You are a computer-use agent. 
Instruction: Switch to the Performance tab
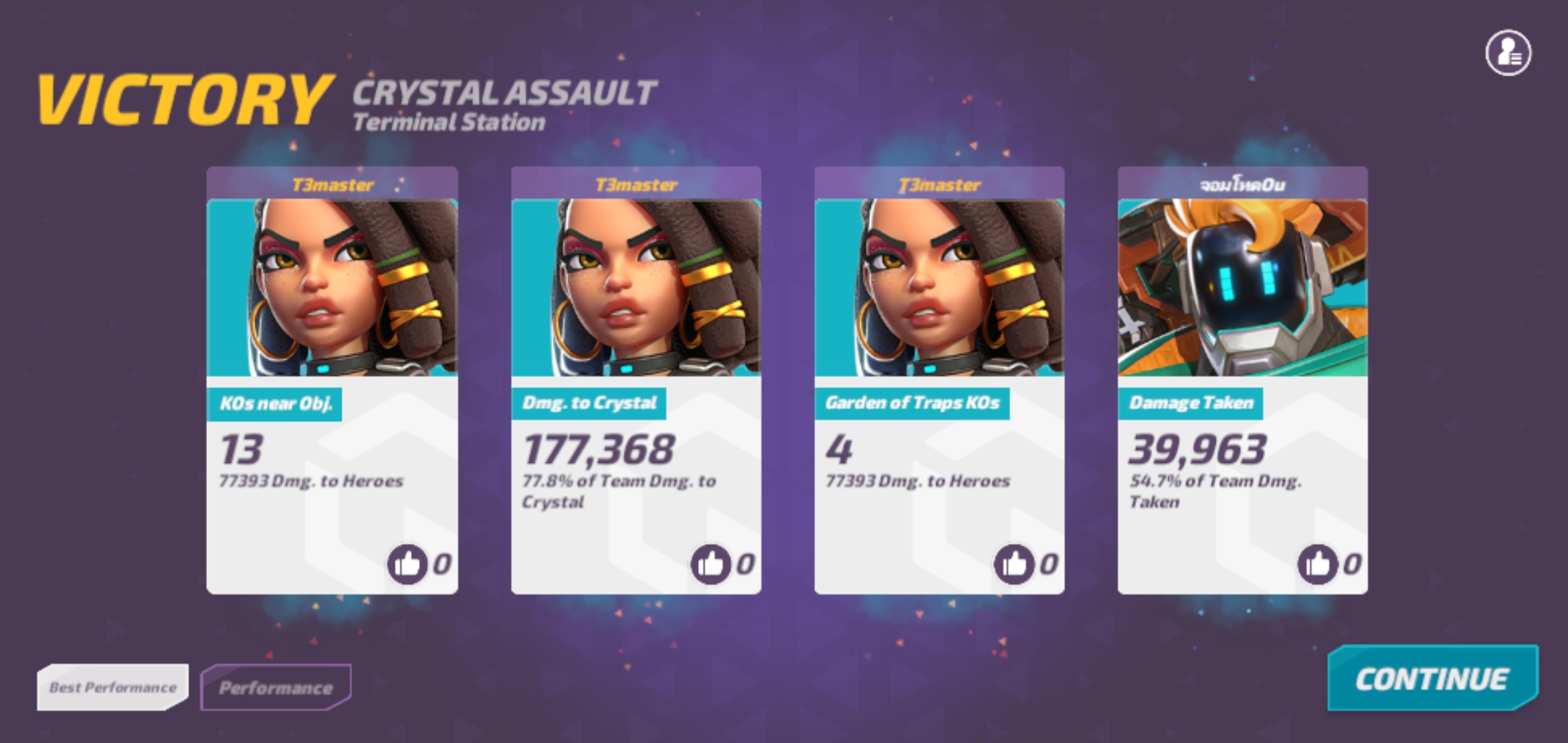point(275,685)
